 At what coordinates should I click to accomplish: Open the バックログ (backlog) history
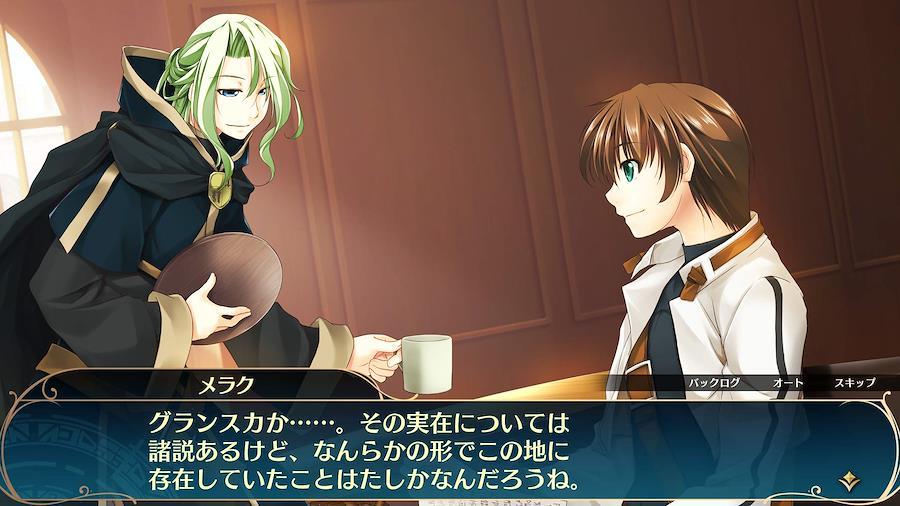712,383
